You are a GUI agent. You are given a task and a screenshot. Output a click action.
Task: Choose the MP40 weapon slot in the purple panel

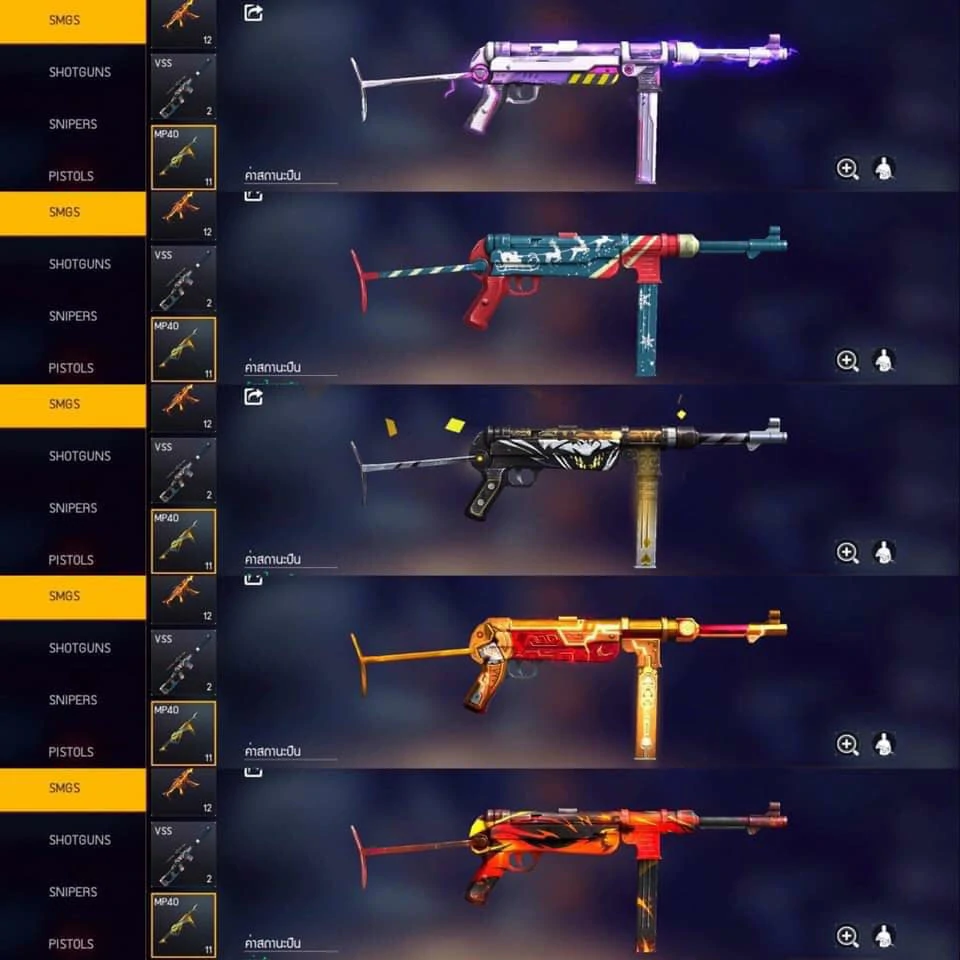click(x=183, y=157)
